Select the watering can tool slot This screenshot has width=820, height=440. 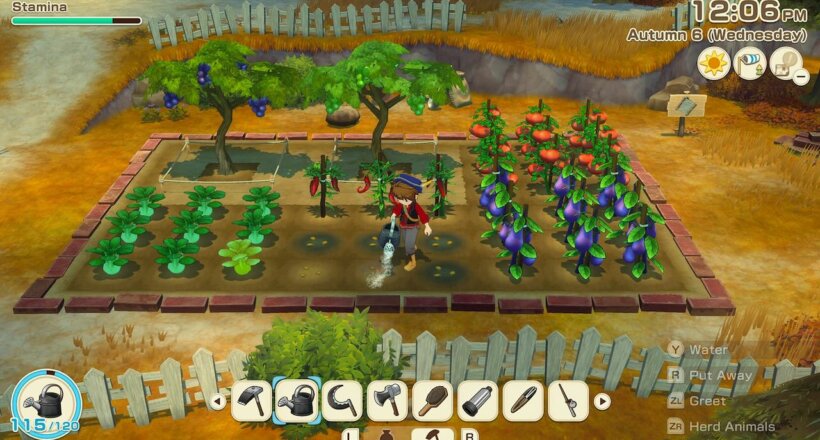point(297,401)
